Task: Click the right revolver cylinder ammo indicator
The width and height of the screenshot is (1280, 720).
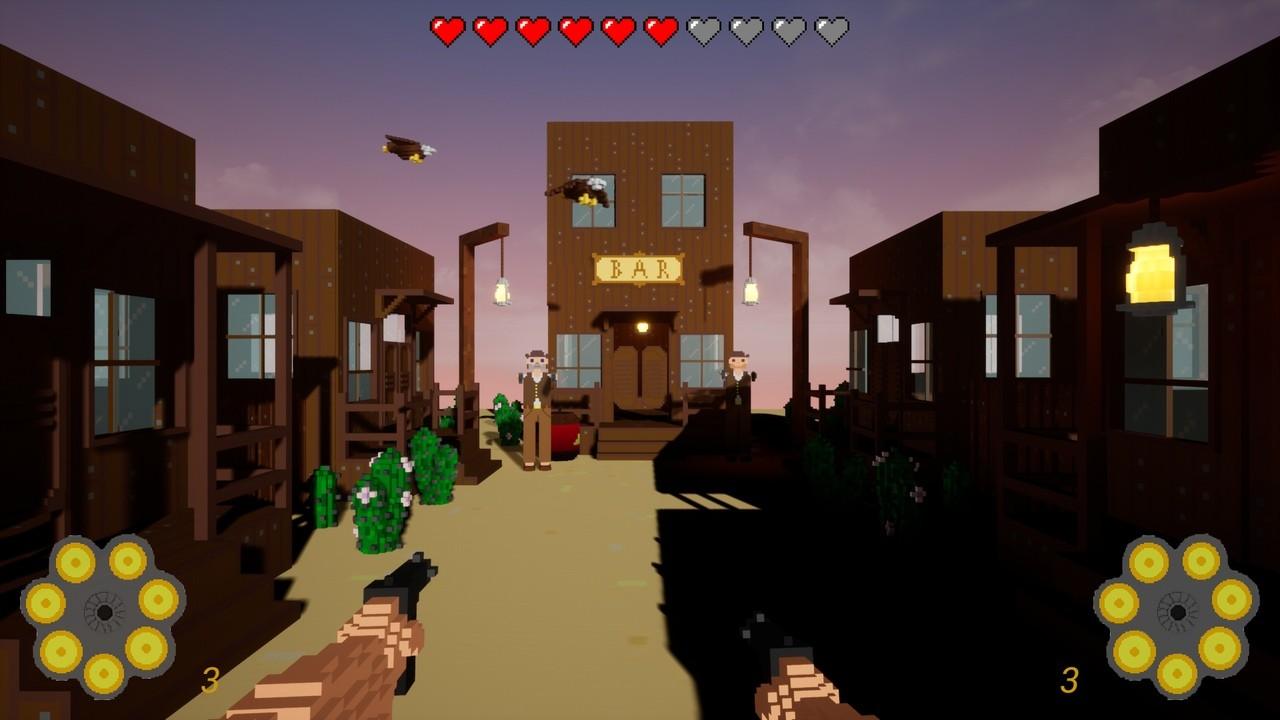Action: coord(1180,610)
